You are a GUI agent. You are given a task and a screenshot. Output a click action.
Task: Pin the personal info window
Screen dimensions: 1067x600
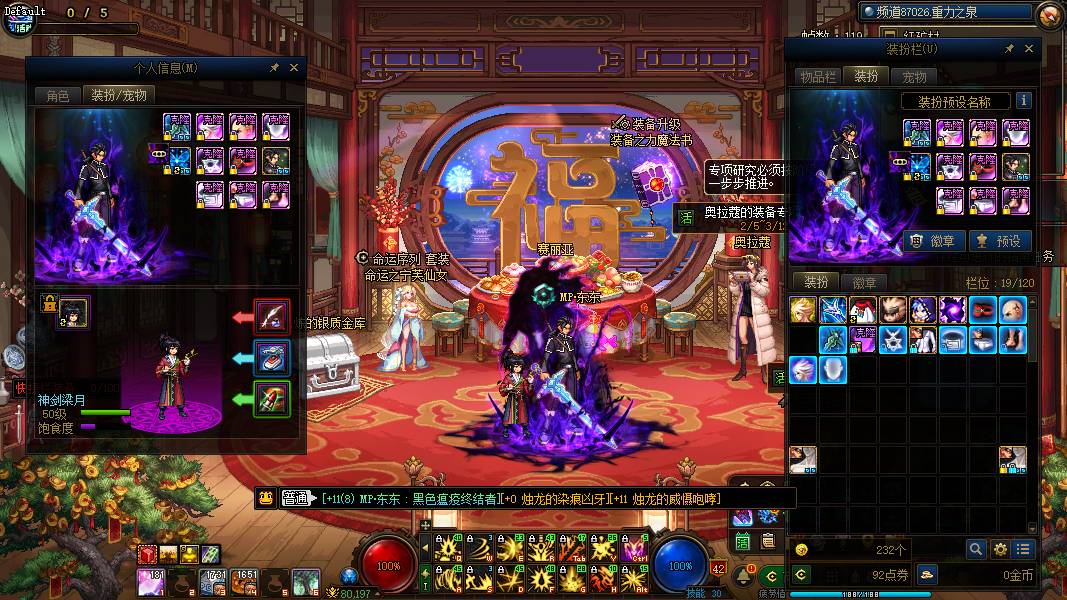tap(274, 68)
